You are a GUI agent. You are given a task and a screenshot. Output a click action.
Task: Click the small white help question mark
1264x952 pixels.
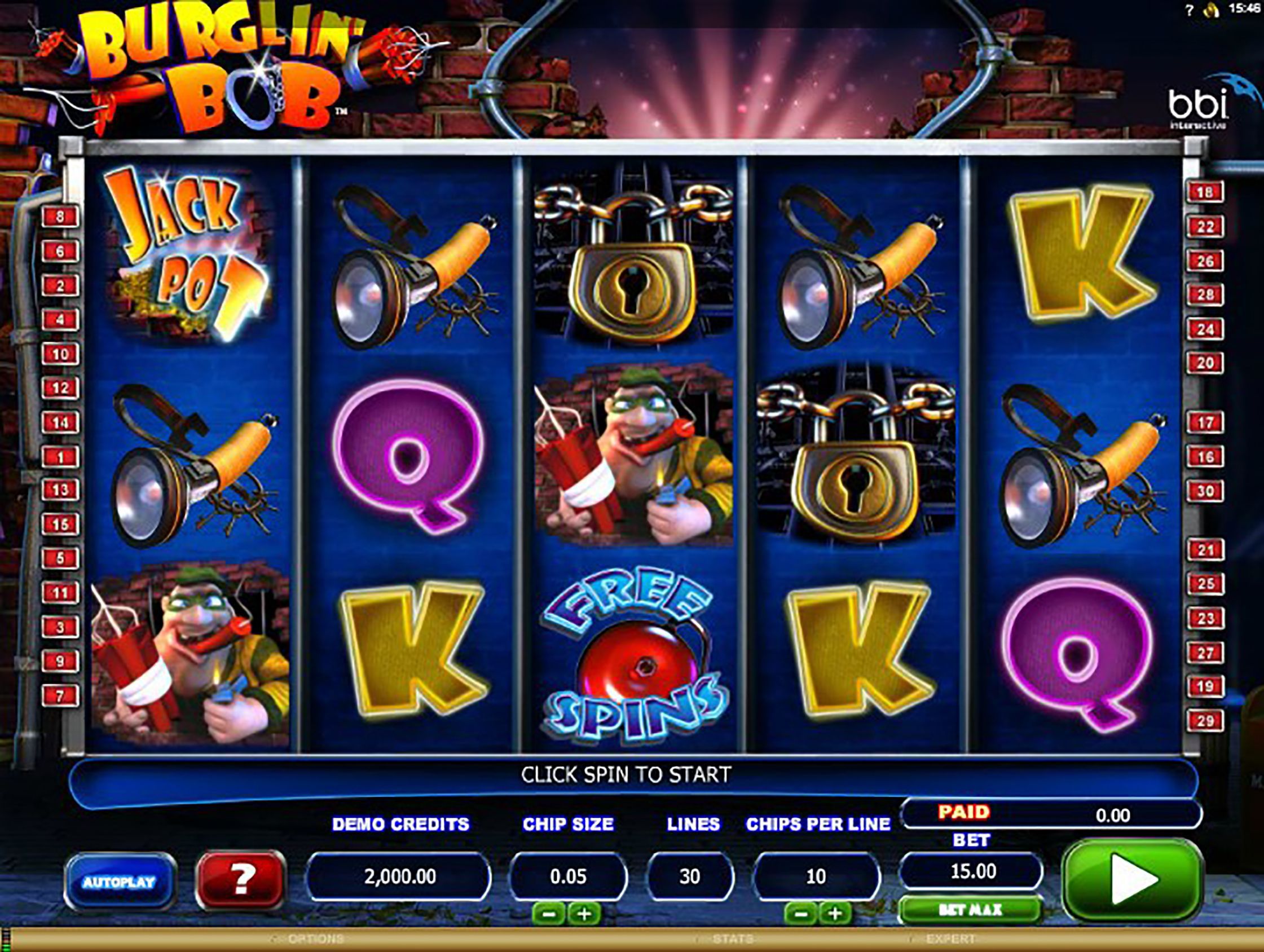coord(1190,11)
